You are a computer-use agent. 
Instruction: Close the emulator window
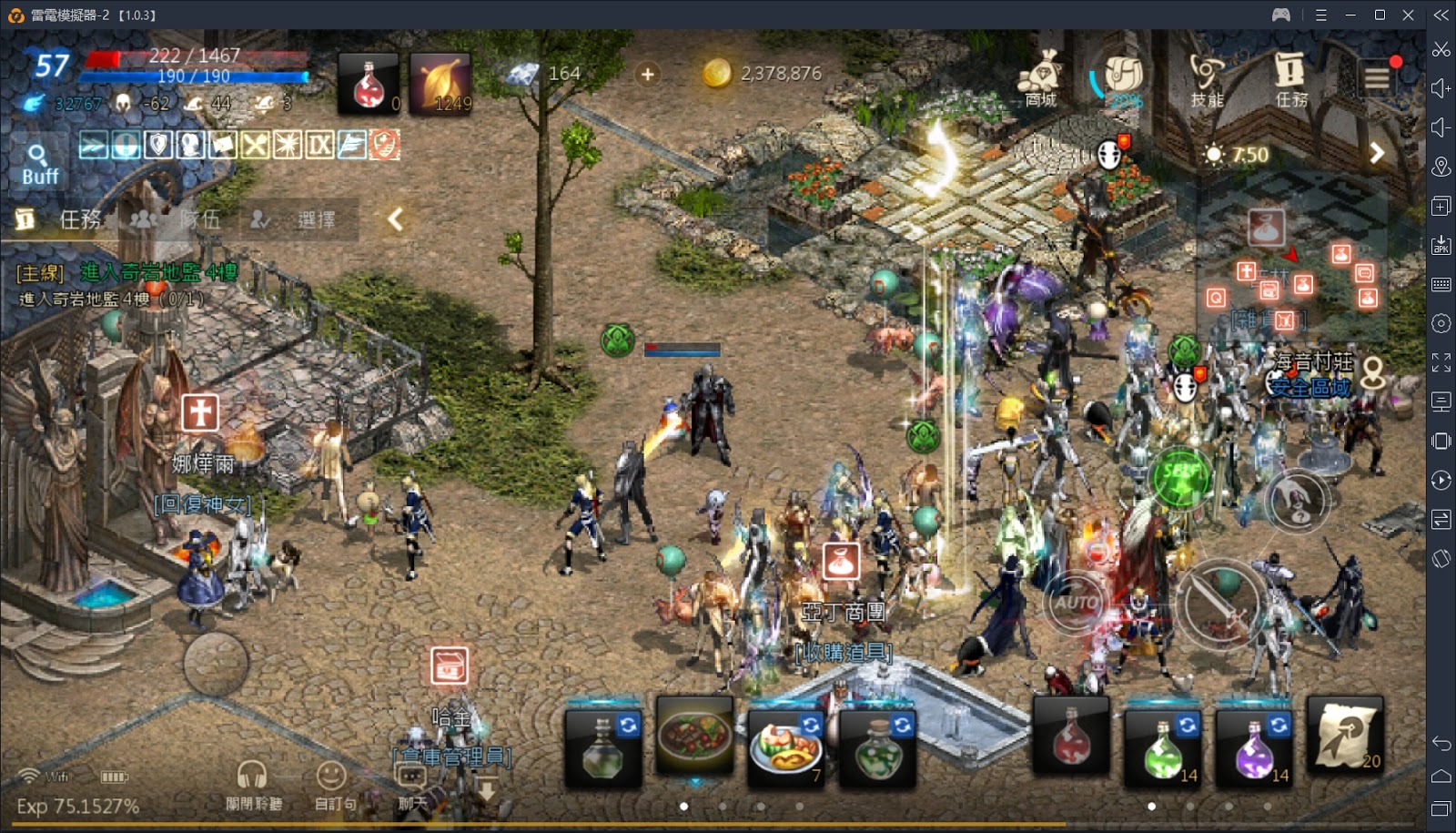click(1408, 15)
